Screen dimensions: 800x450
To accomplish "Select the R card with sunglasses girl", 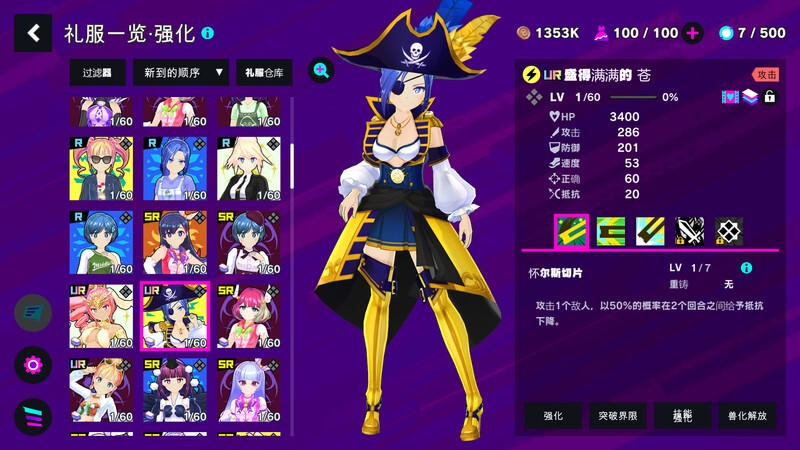I will (101, 169).
